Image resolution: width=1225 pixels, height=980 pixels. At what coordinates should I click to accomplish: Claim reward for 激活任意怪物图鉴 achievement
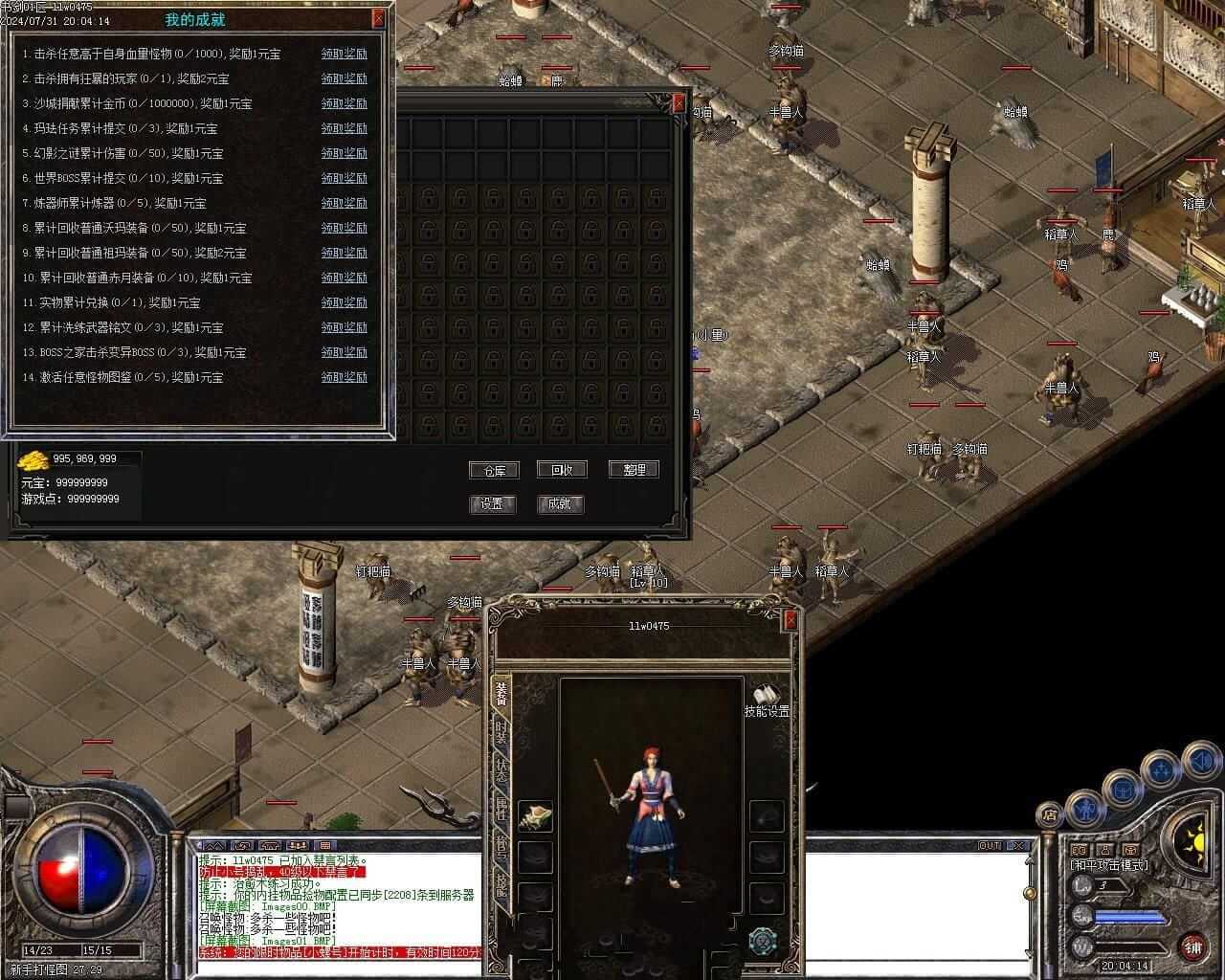[x=344, y=377]
